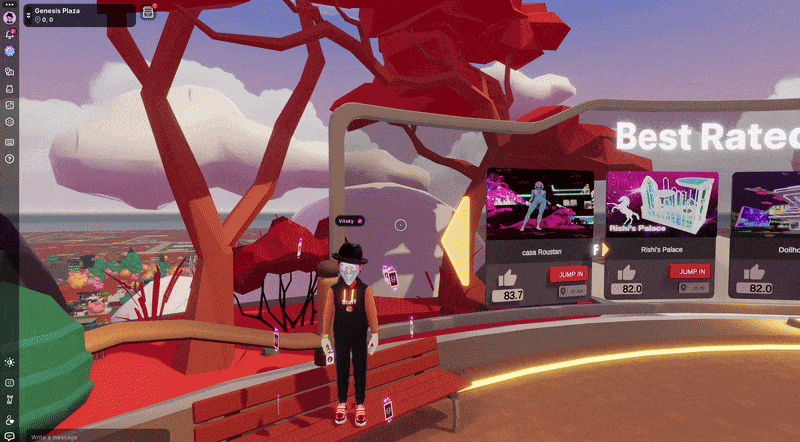Open the help question mark icon
Screen dimensions: 800x442
(9, 158)
